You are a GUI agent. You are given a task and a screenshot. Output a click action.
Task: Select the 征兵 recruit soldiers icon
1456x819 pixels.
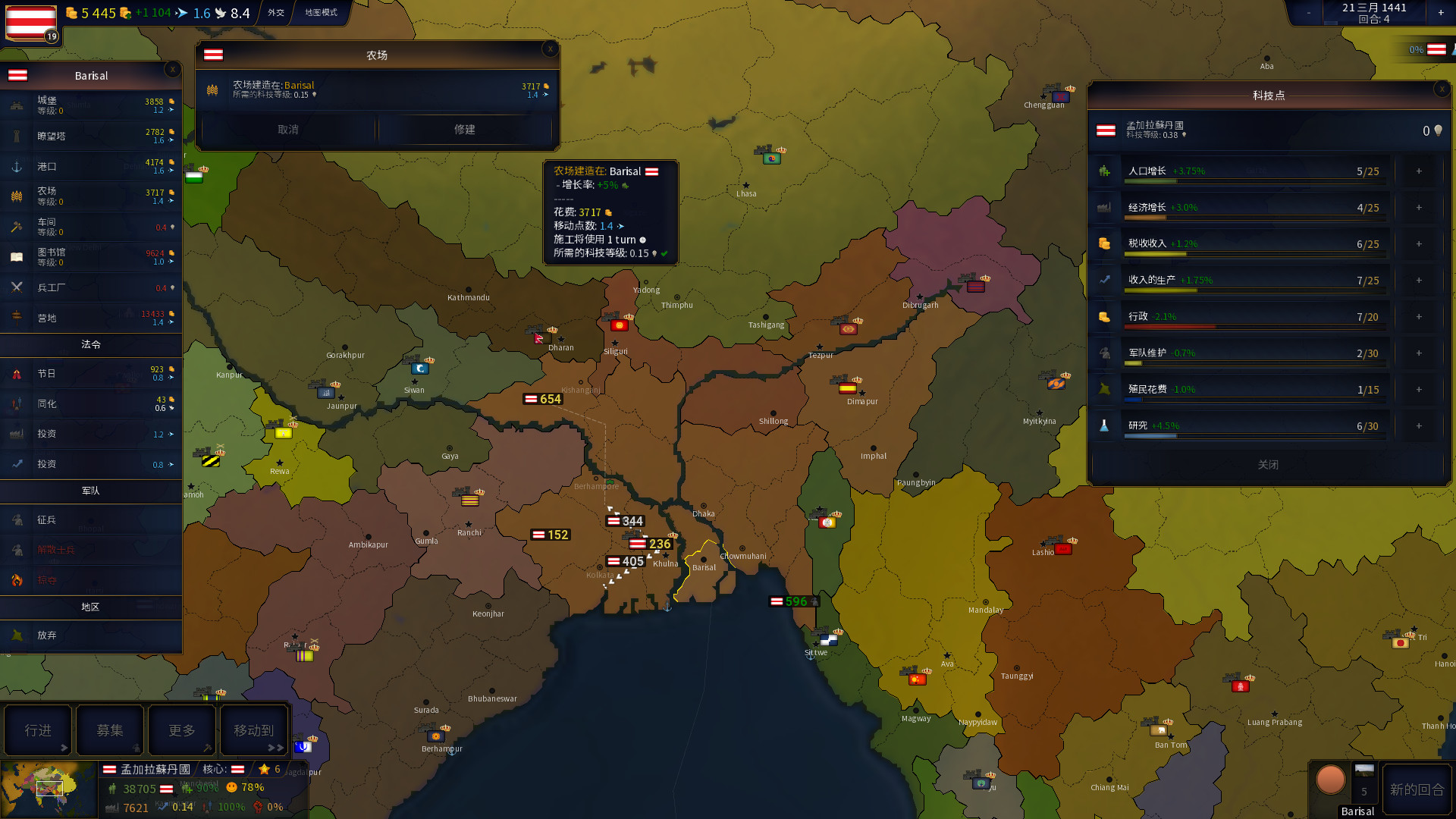pos(16,519)
